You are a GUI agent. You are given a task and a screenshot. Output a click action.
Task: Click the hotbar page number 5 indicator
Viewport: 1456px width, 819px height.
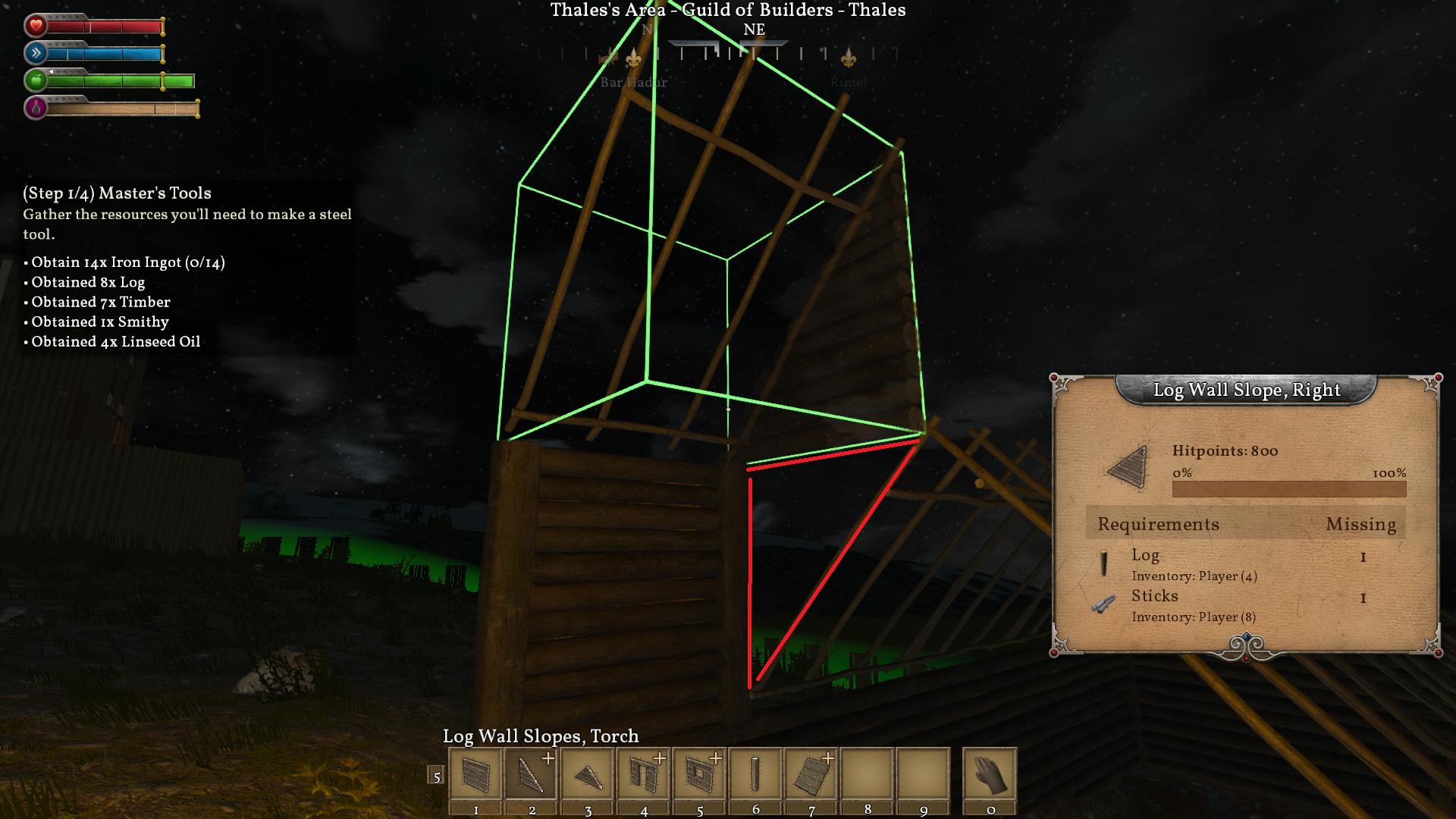(x=436, y=776)
